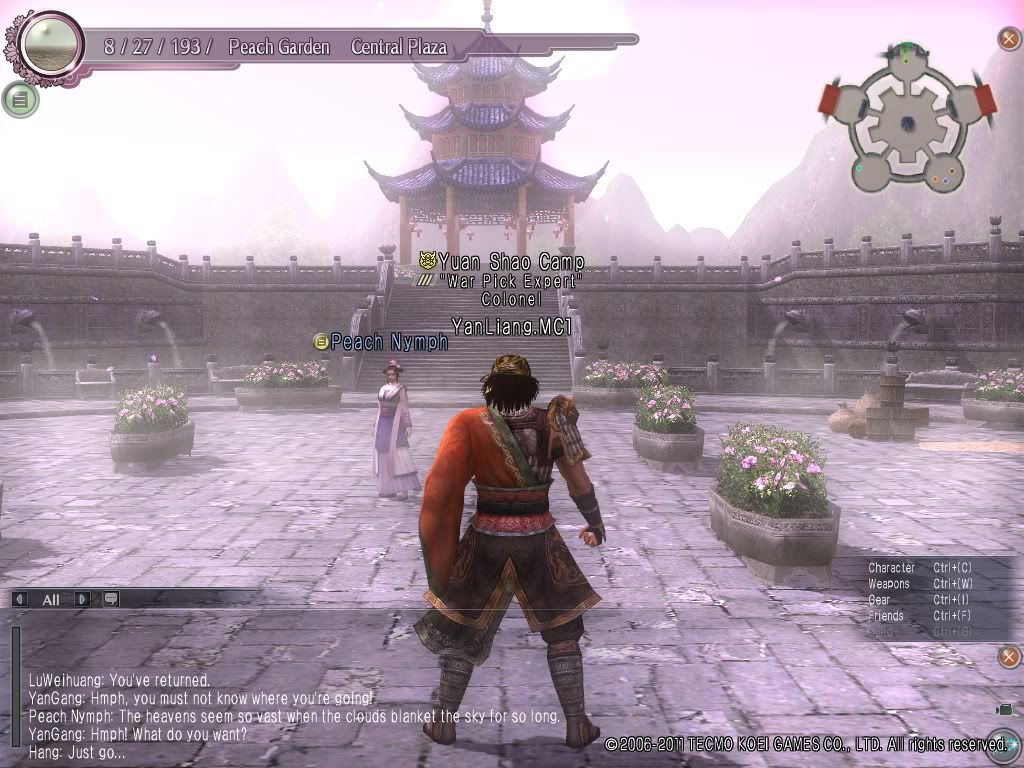The height and width of the screenshot is (768, 1024).
Task: Close the shortcut menu list
Action: [x=1009, y=656]
